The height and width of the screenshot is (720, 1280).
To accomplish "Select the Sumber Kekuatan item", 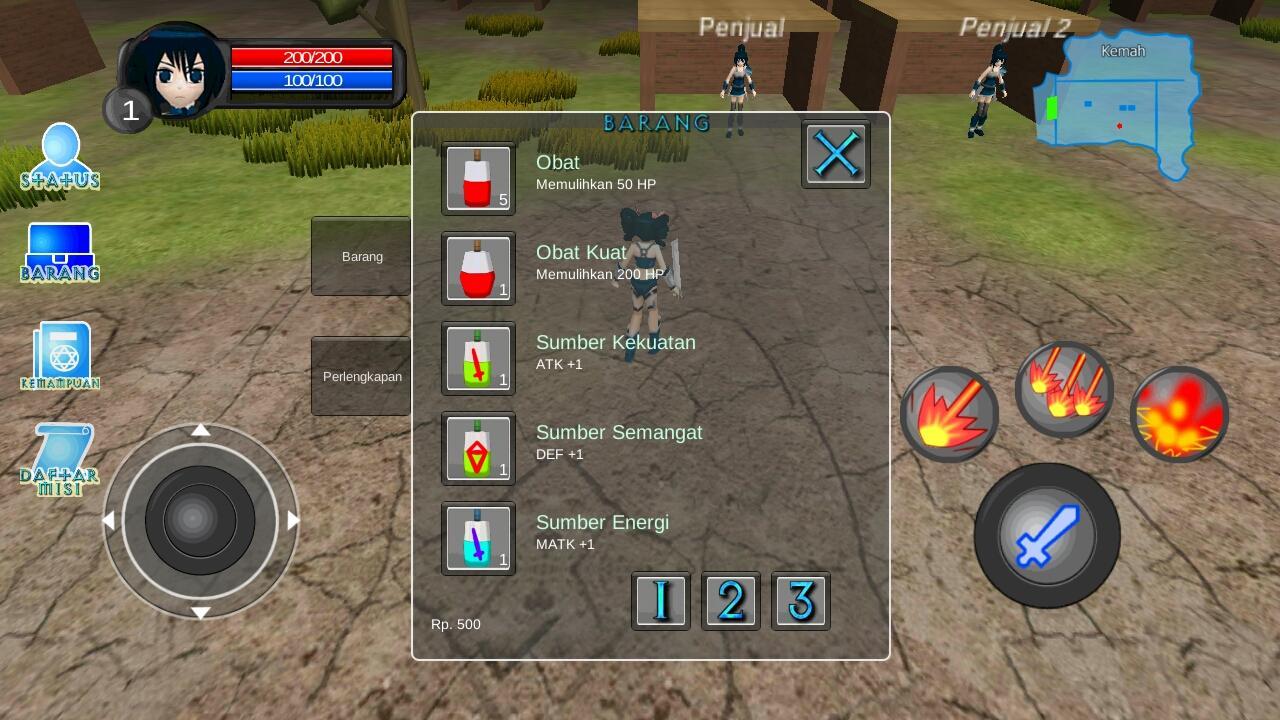I will tap(478, 358).
